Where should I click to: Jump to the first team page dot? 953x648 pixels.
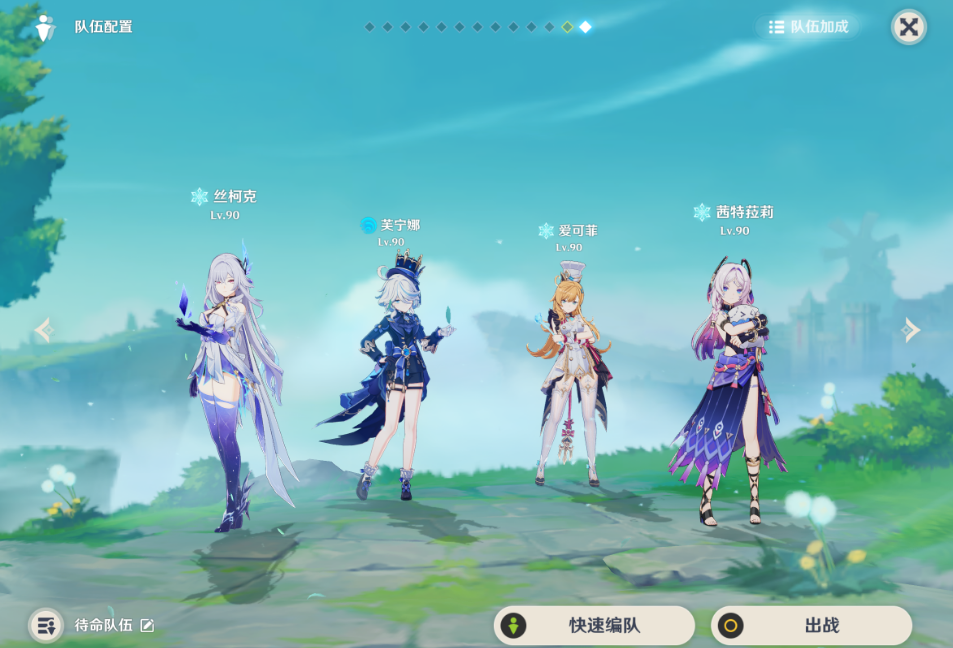tap(369, 27)
